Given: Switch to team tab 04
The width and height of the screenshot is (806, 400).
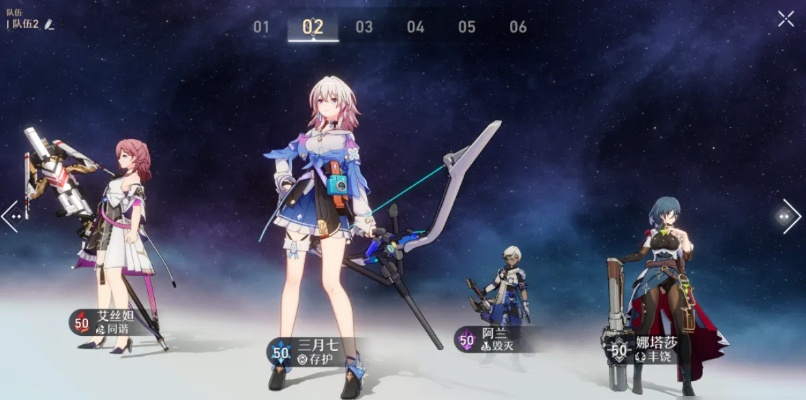Looking at the screenshot, I should [415, 27].
